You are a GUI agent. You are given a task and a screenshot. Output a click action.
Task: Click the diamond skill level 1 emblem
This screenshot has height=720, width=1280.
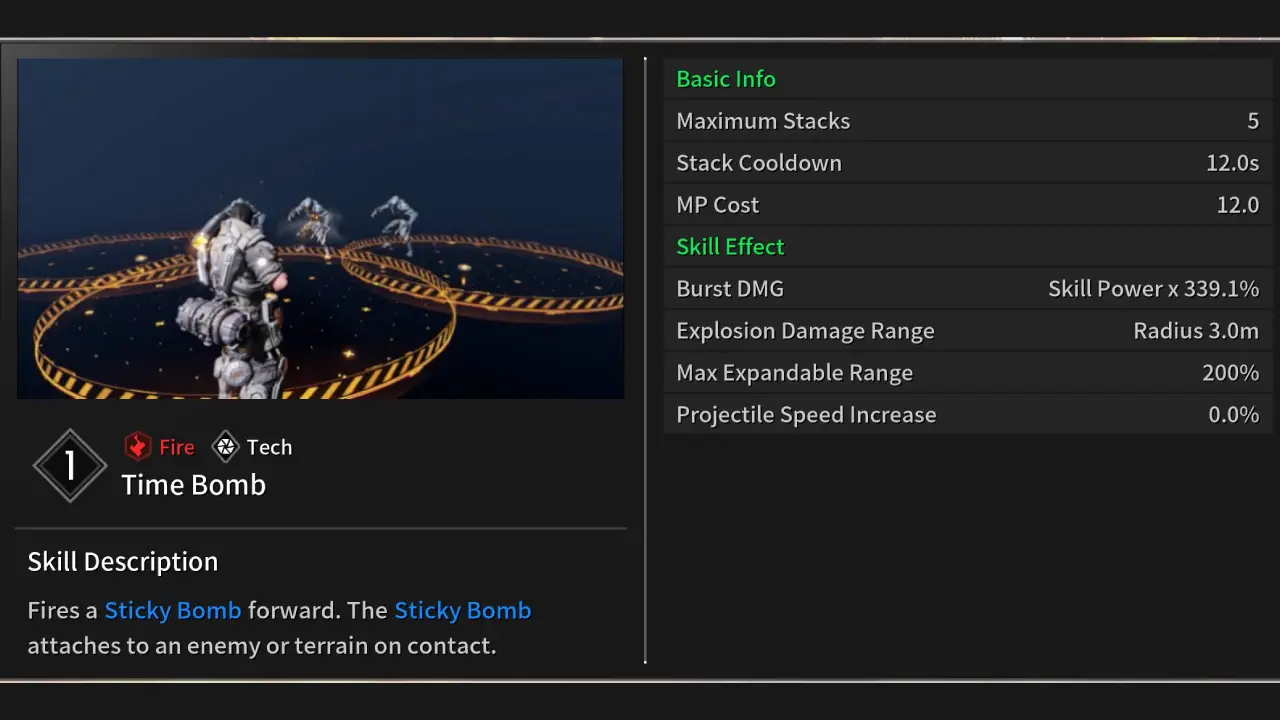point(69,465)
